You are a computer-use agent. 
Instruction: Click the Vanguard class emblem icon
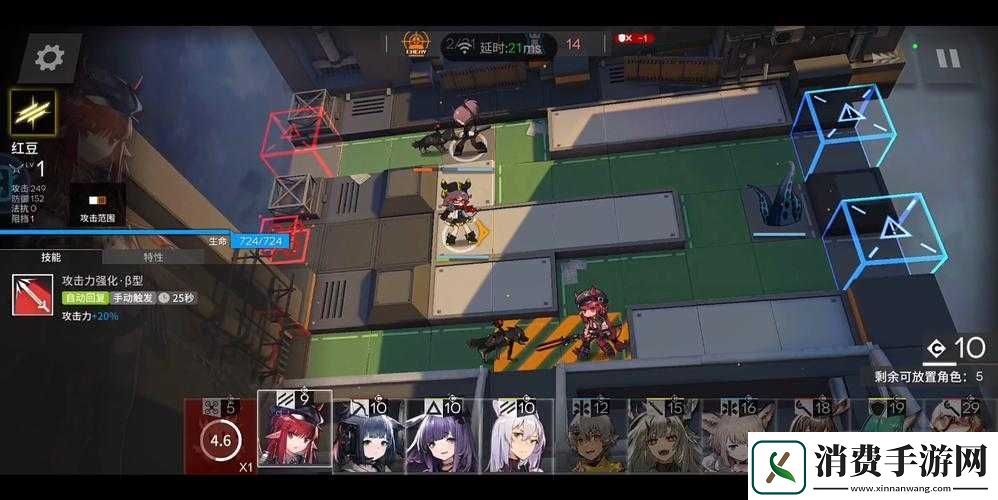[x=33, y=112]
